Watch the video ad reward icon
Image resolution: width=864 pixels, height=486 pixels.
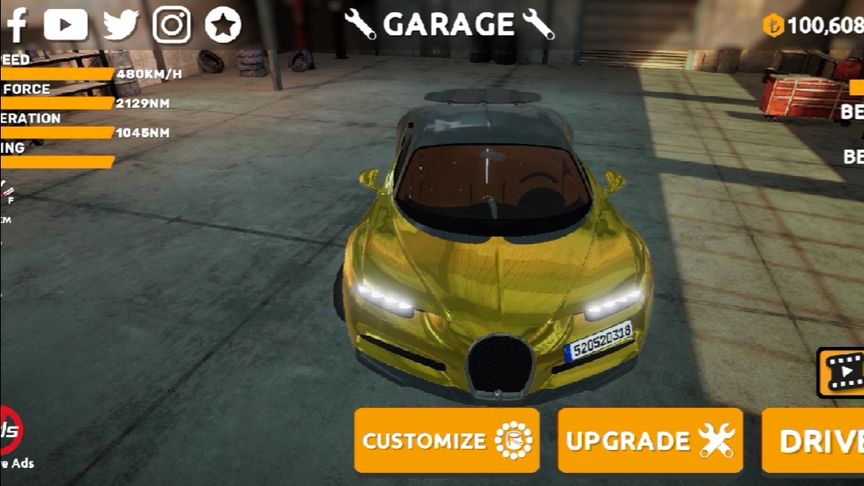click(x=842, y=372)
